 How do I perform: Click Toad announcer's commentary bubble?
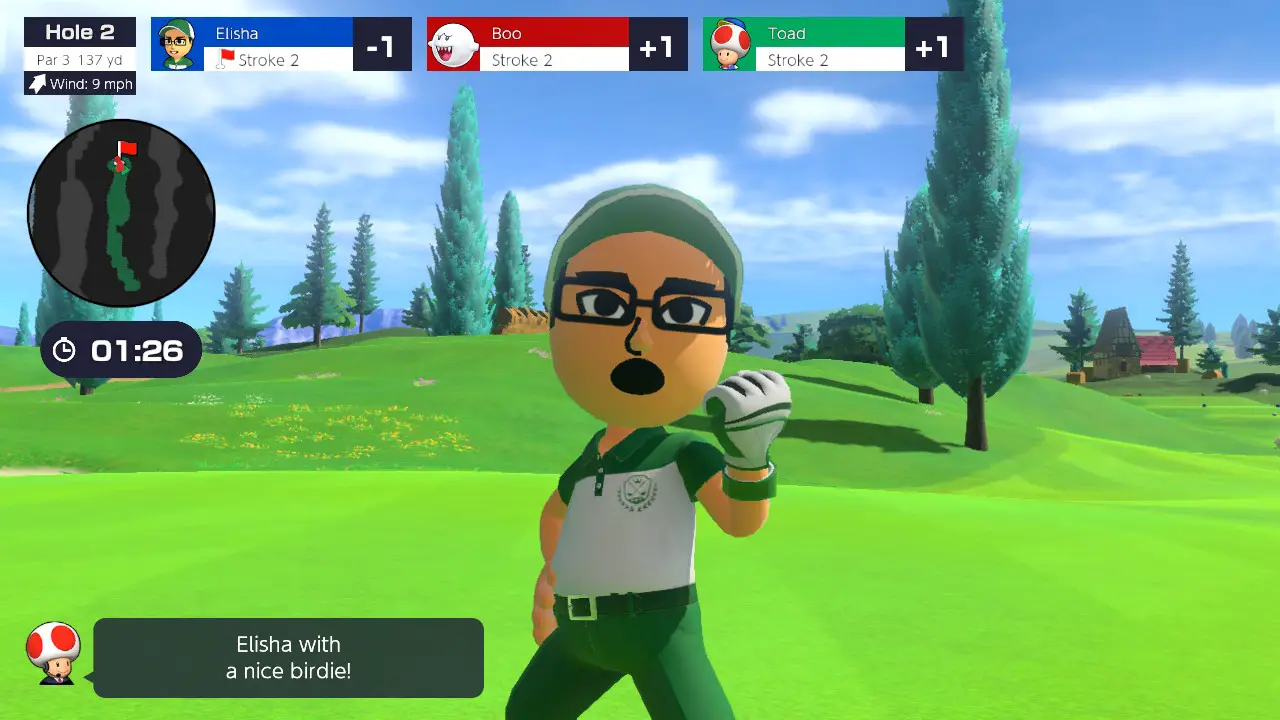(x=288, y=657)
